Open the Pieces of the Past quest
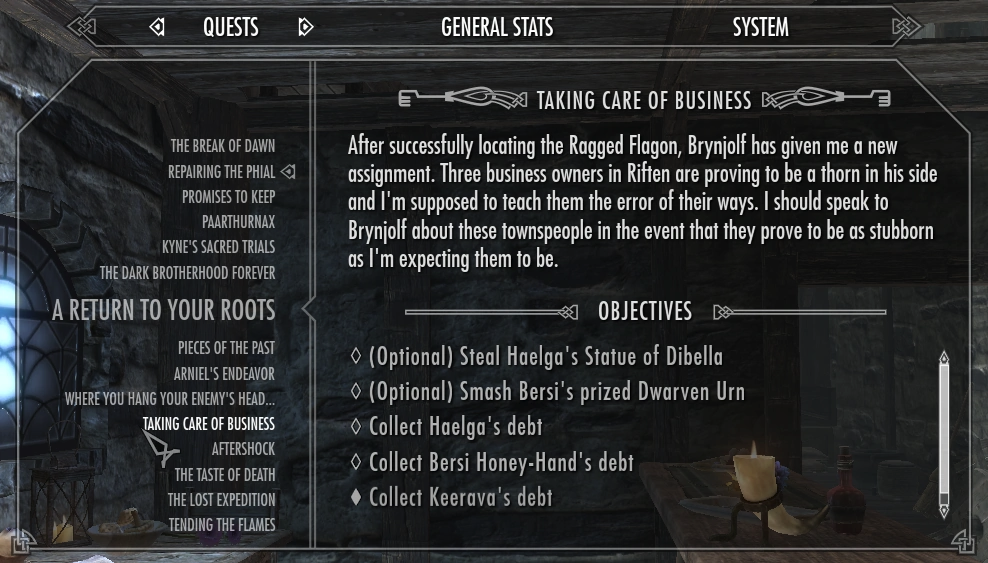Viewport: 988px width, 563px height. [226, 348]
